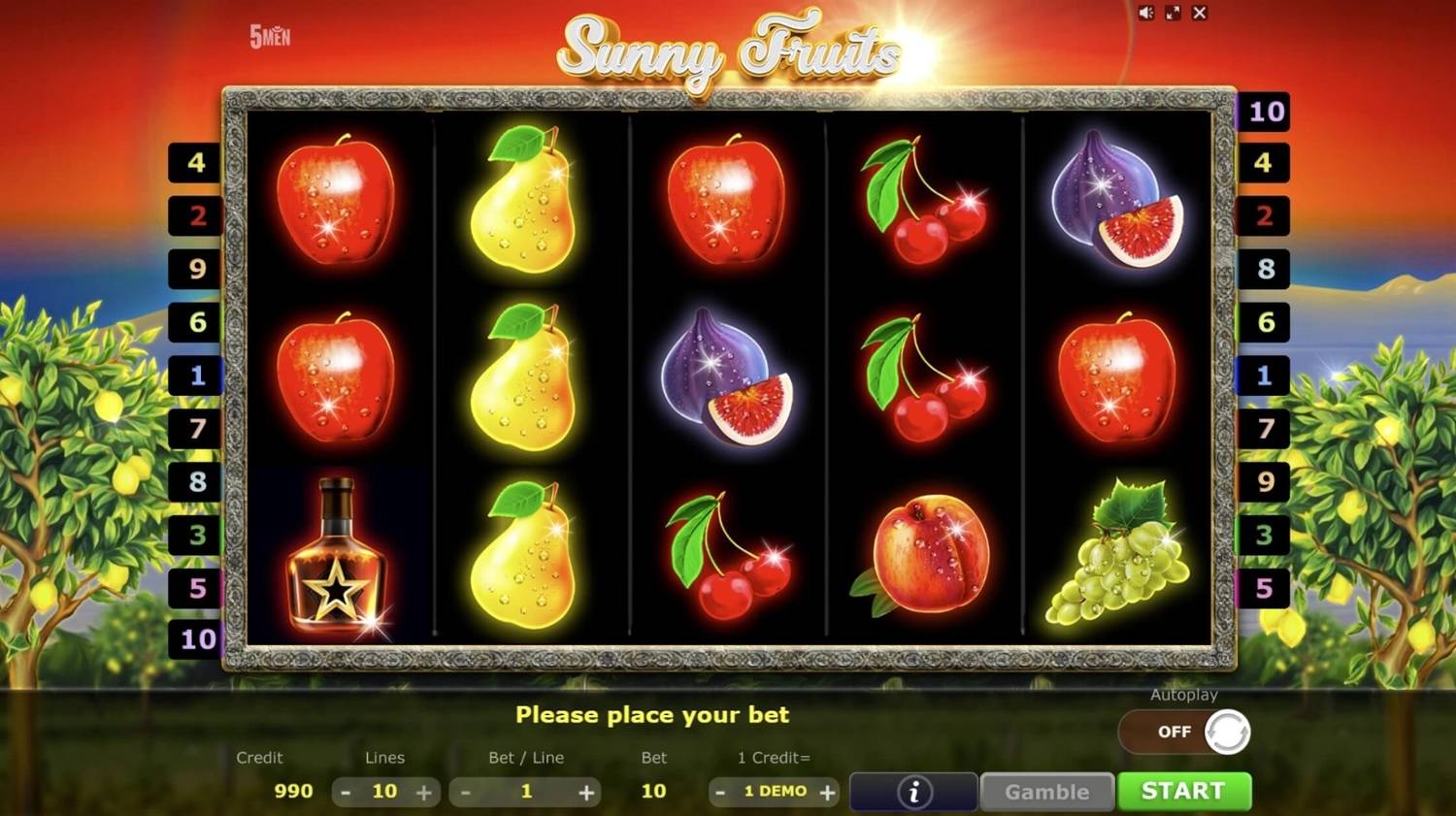Viewport: 1456px width, 816px height.
Task: Lower the credit denomination with minus
Action: [719, 791]
